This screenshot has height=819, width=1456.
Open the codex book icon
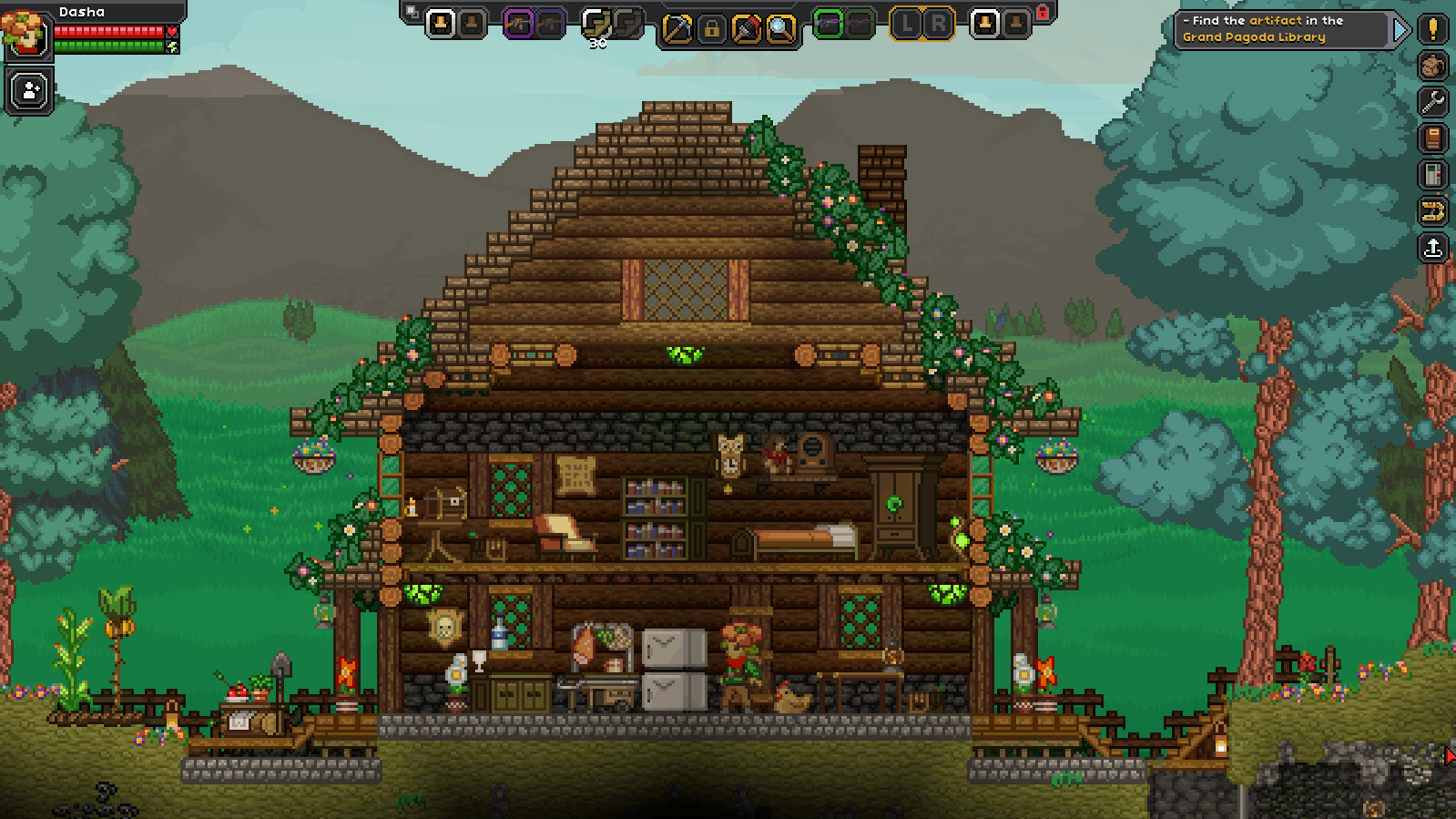(x=1433, y=138)
